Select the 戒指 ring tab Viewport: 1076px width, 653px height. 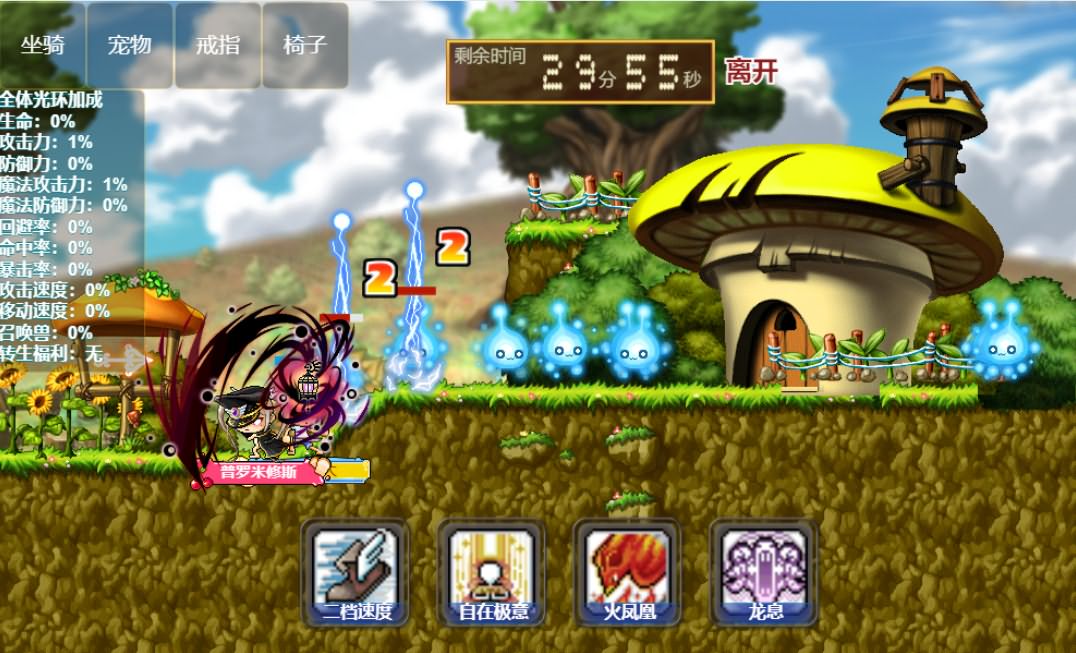[217, 45]
